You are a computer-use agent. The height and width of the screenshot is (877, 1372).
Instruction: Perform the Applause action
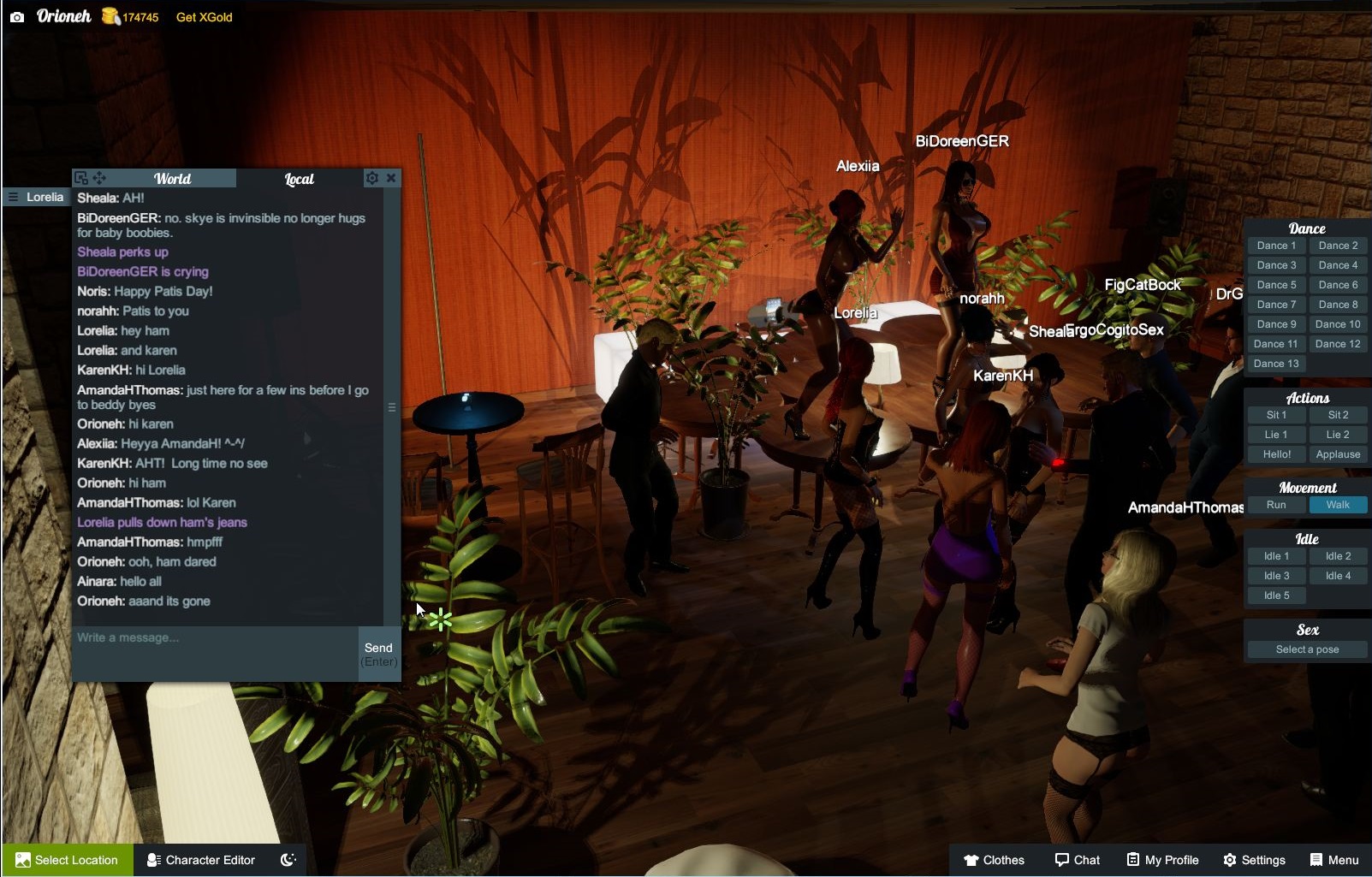point(1338,454)
